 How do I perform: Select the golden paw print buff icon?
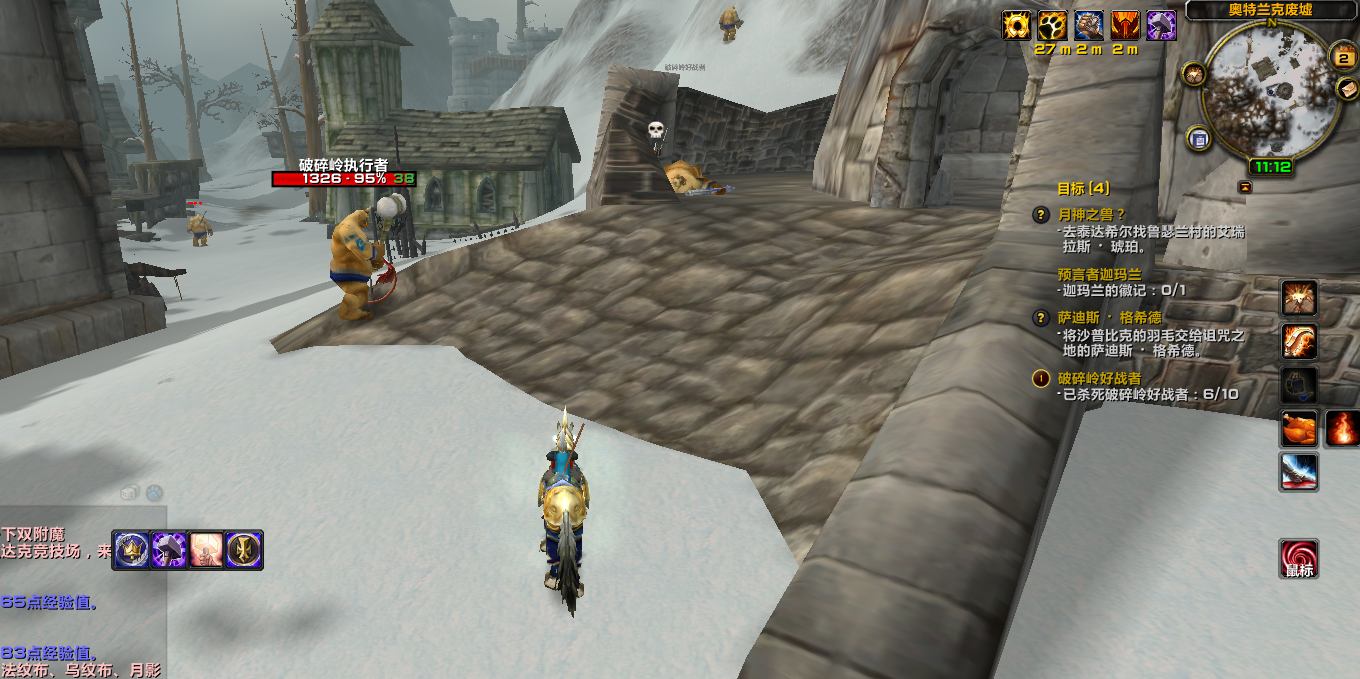pyautogui.click(x=1053, y=25)
